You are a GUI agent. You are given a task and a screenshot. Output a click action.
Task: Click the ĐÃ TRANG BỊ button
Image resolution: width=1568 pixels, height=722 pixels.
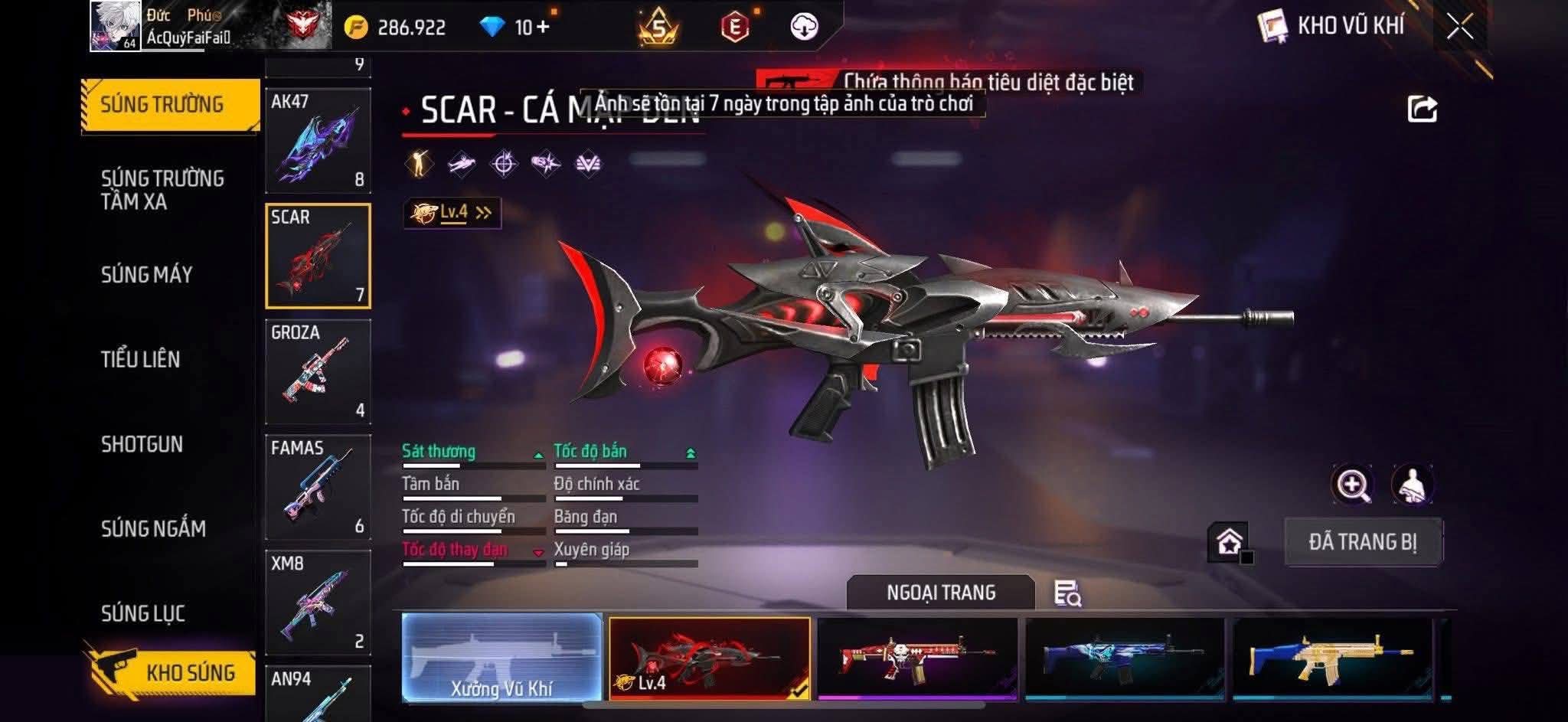[1363, 542]
